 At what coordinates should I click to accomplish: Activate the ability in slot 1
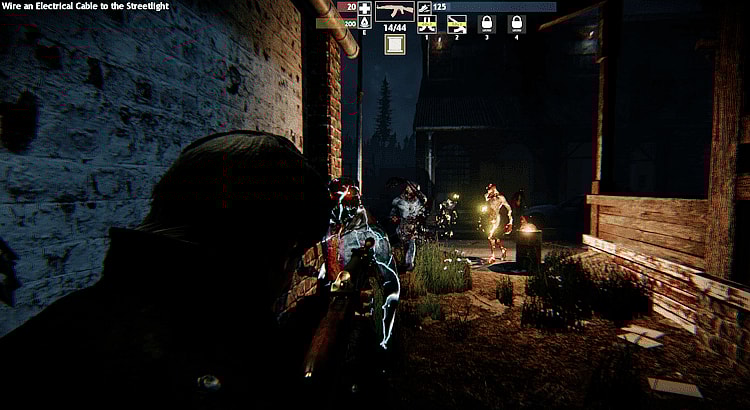point(427,23)
